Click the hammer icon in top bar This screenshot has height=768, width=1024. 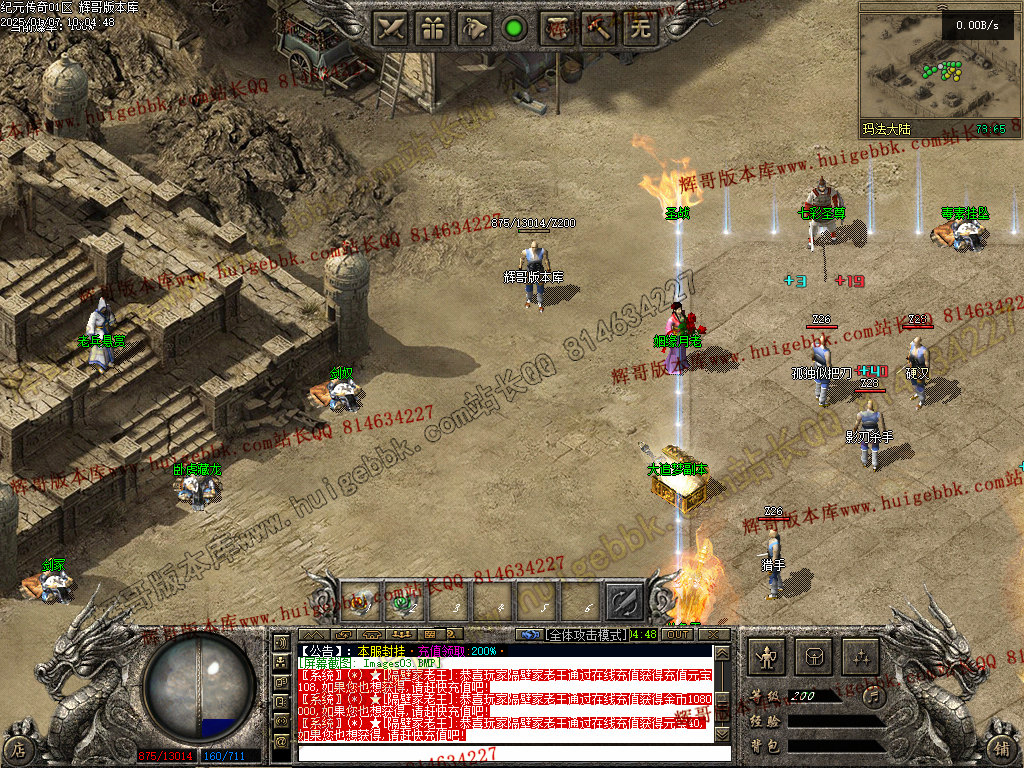coord(598,28)
